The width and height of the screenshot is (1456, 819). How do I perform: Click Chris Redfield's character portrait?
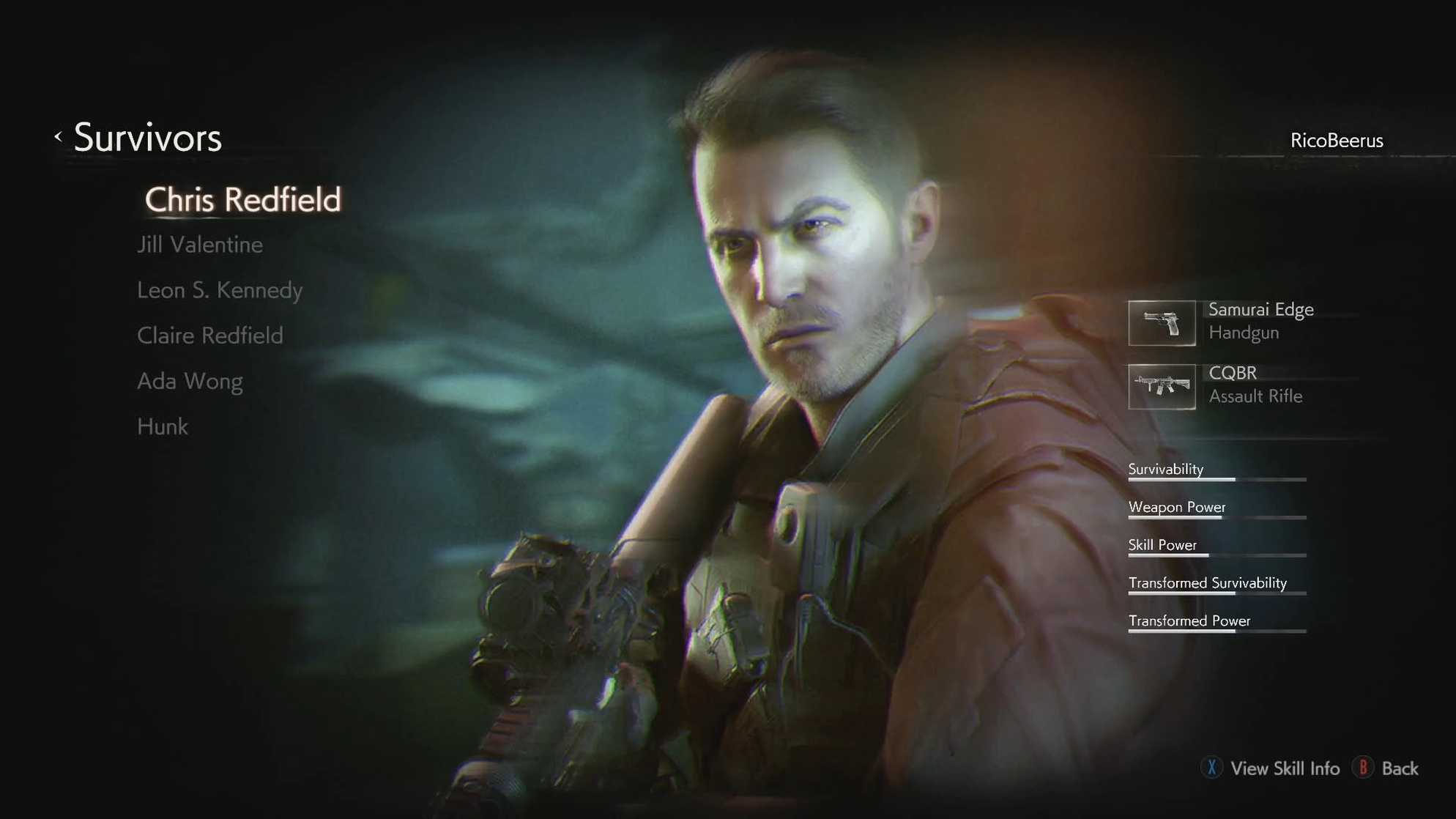point(806,366)
